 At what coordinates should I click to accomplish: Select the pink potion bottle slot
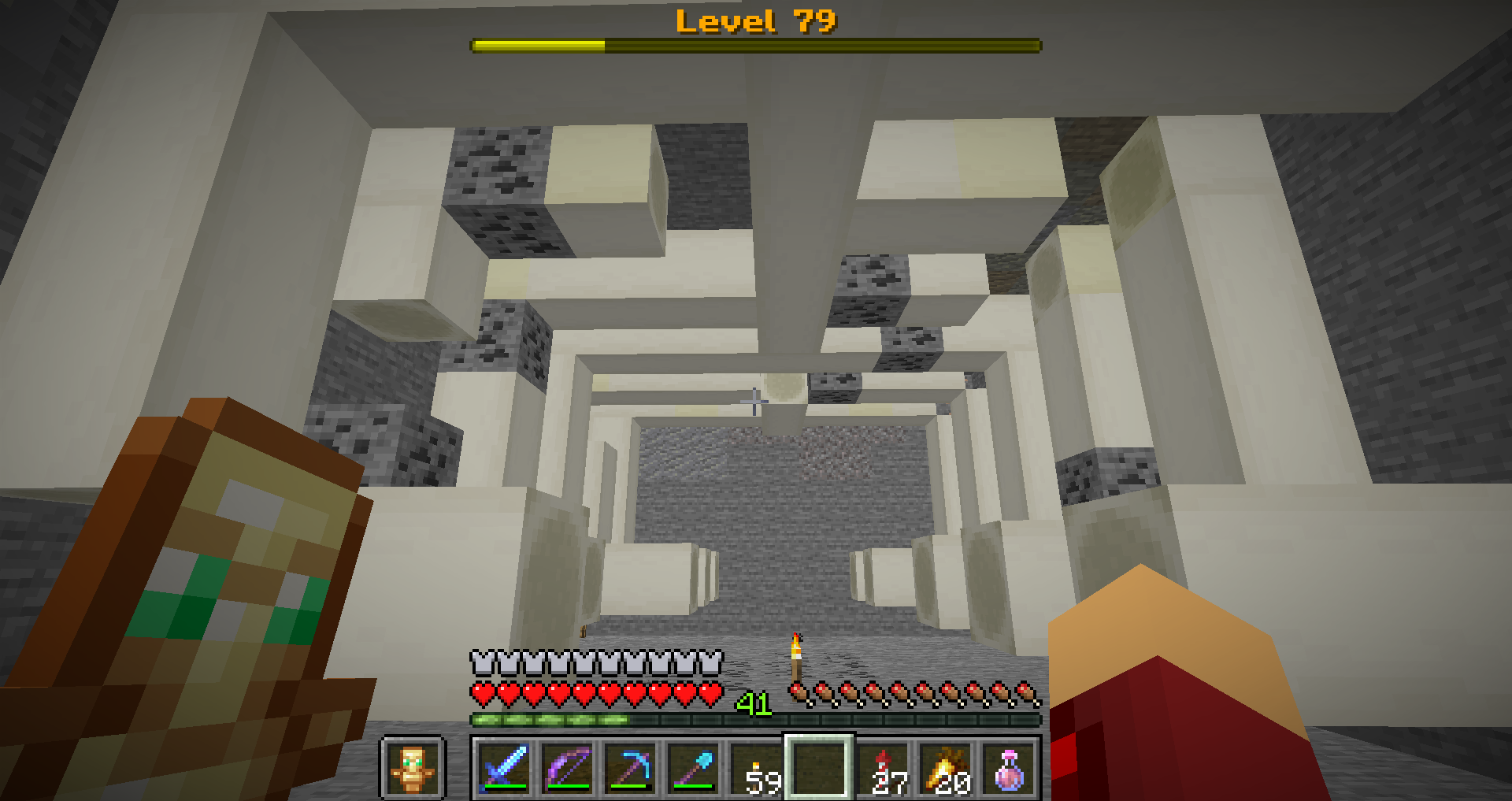click(x=1009, y=768)
